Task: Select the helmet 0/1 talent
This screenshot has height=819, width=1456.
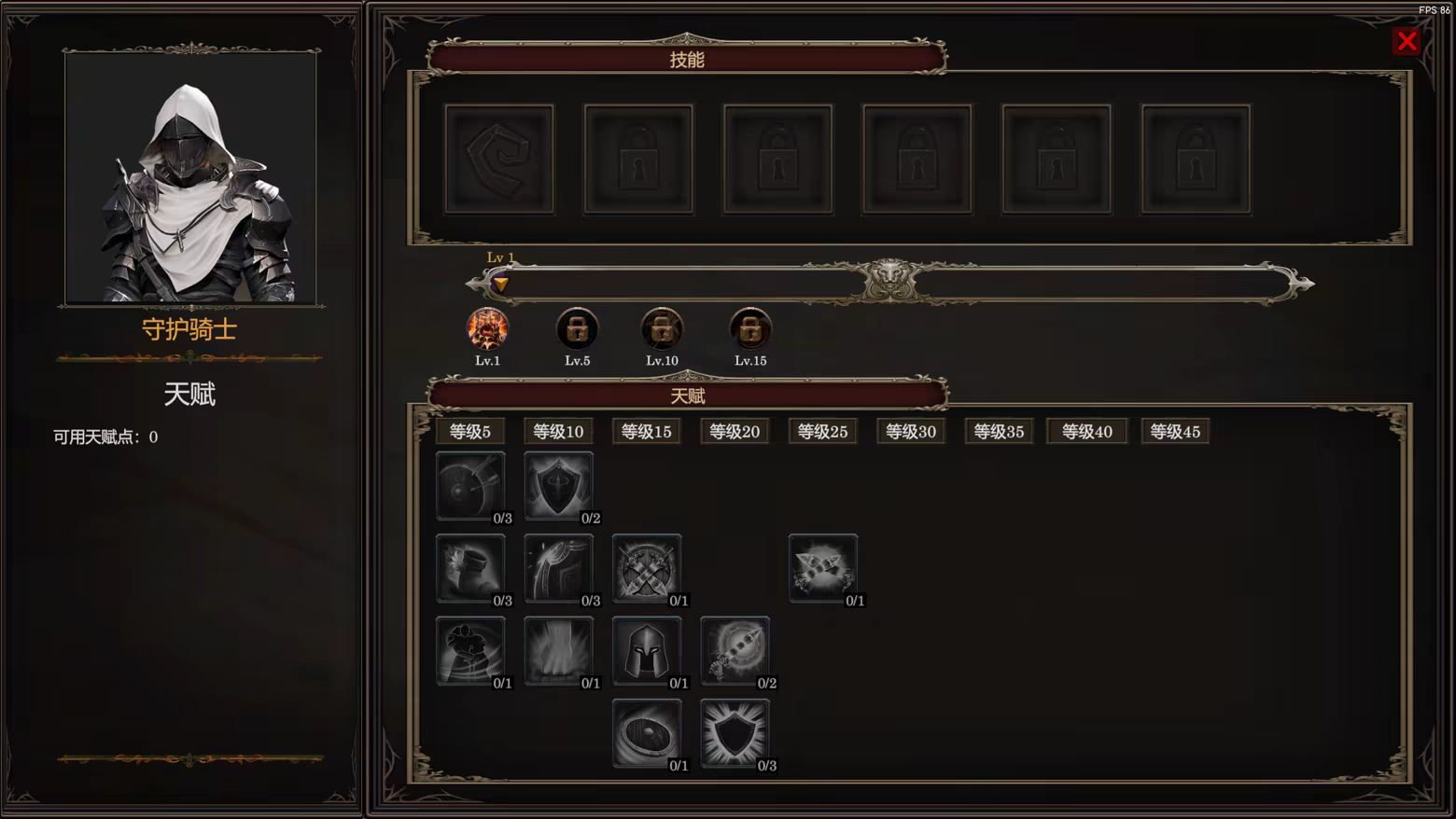Action: tap(647, 648)
